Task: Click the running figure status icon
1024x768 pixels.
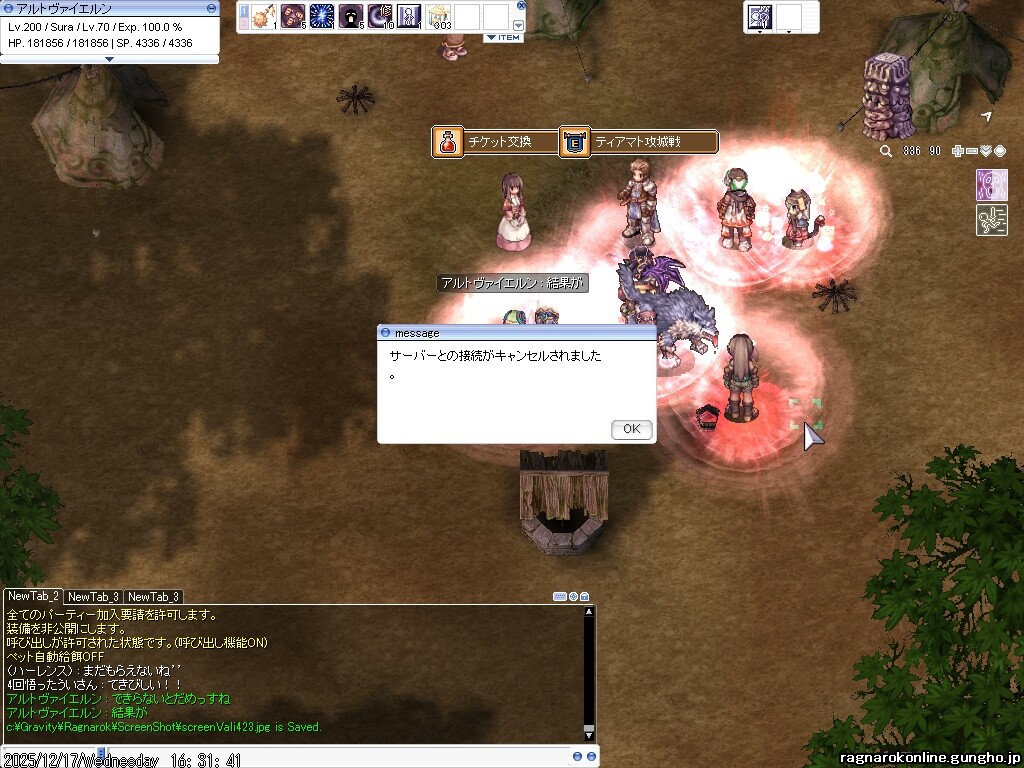Action: coord(991,220)
